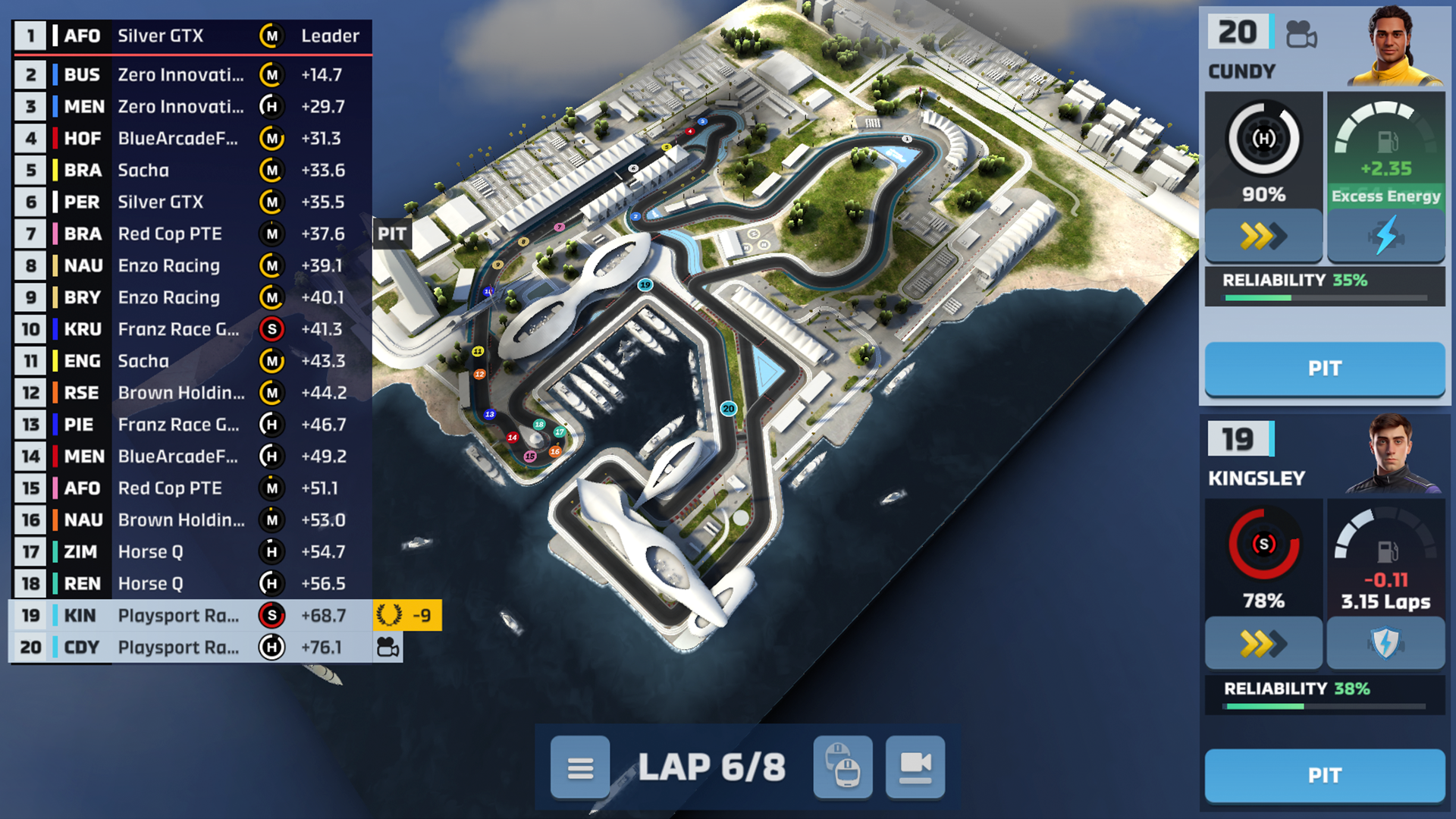Click the double-chevron push level icon for Cundy
The width and height of the screenshot is (1456, 819).
pyautogui.click(x=1263, y=236)
